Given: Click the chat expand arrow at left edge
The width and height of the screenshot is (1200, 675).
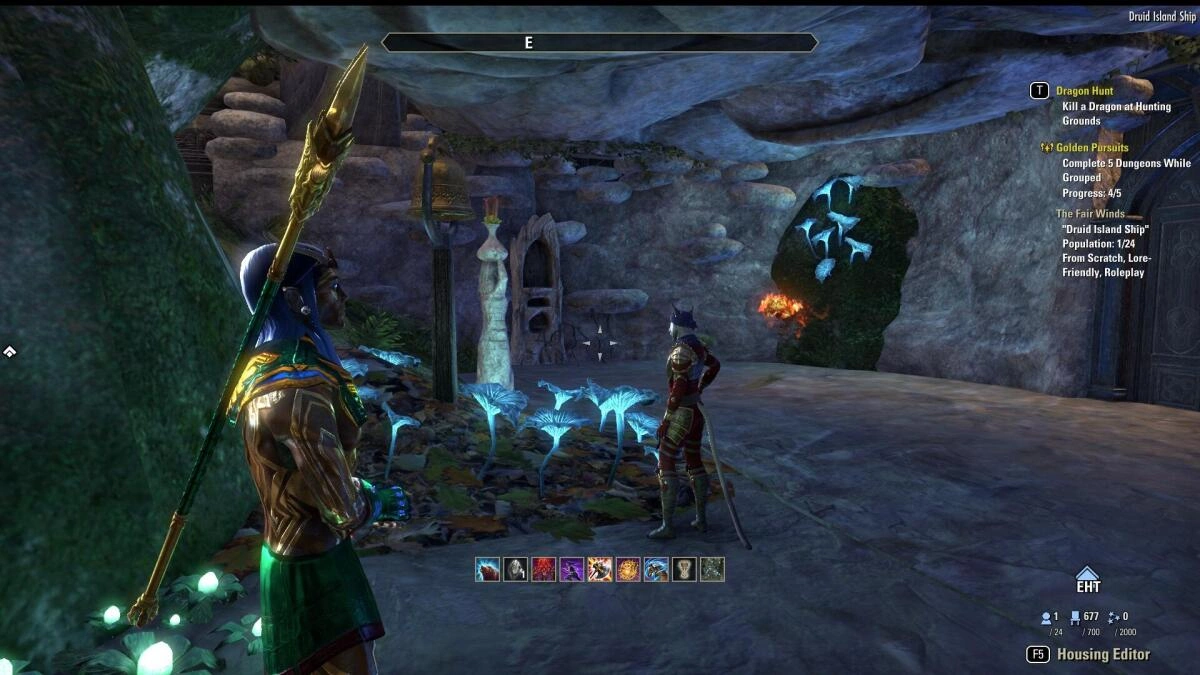Looking at the screenshot, I should (x=8, y=351).
